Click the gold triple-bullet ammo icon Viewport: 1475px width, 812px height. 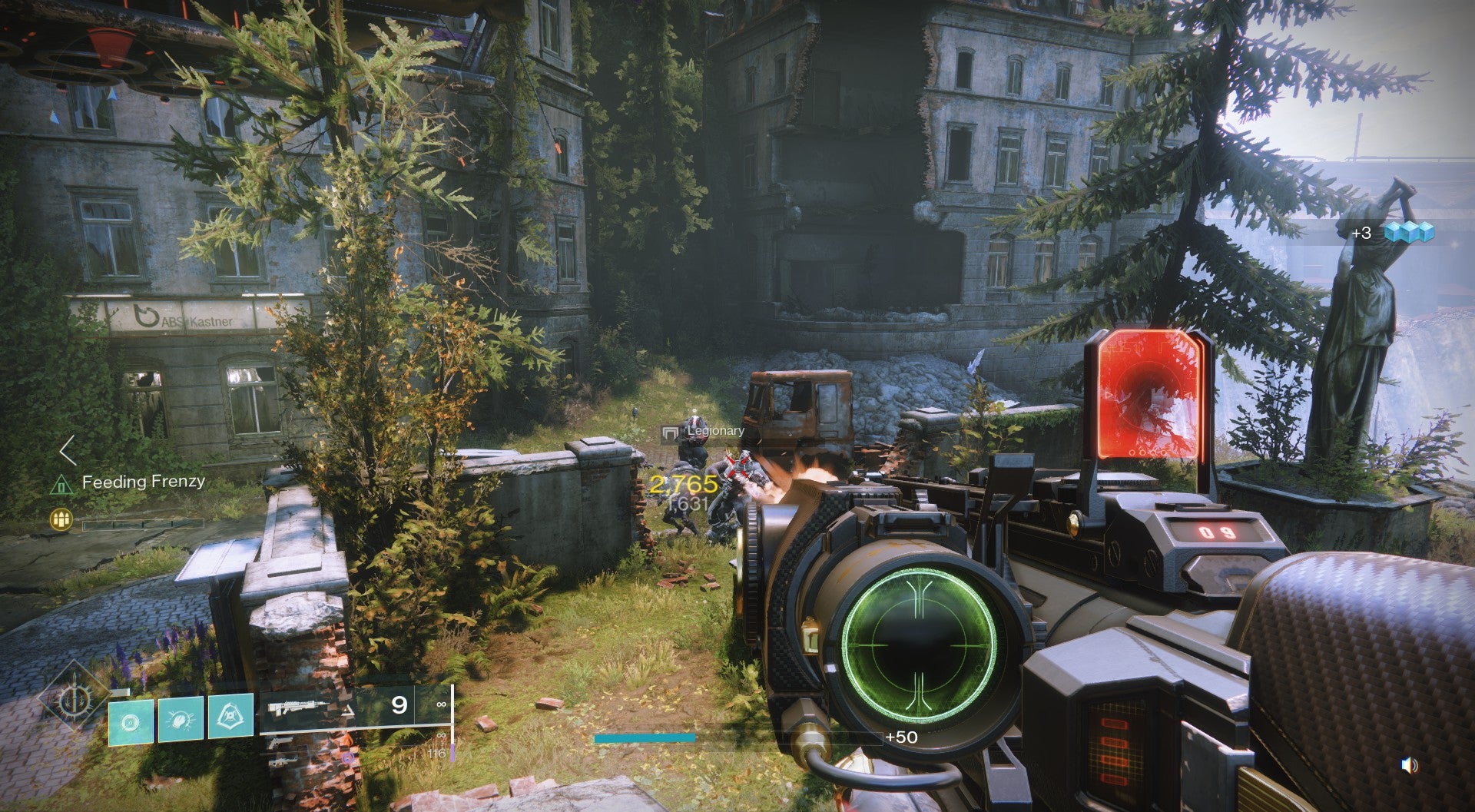click(61, 520)
